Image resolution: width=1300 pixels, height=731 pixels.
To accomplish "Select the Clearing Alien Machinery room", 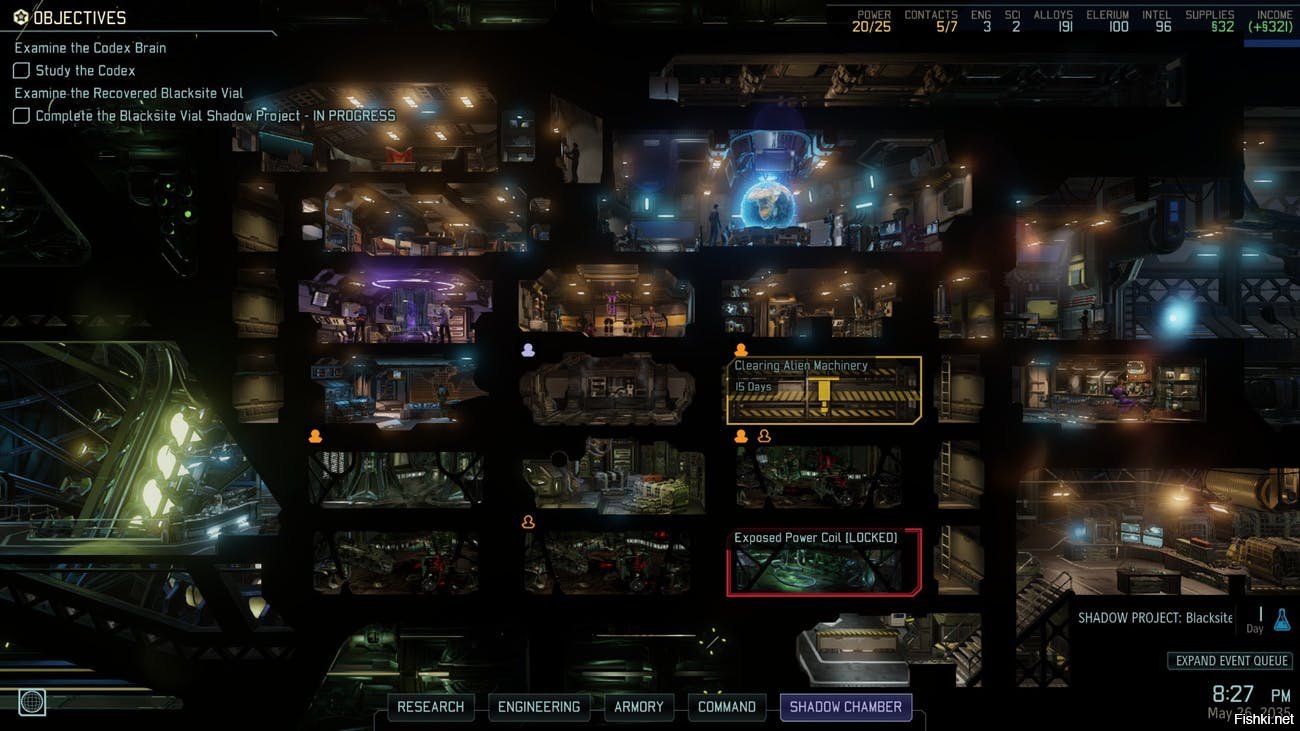I will [x=824, y=390].
